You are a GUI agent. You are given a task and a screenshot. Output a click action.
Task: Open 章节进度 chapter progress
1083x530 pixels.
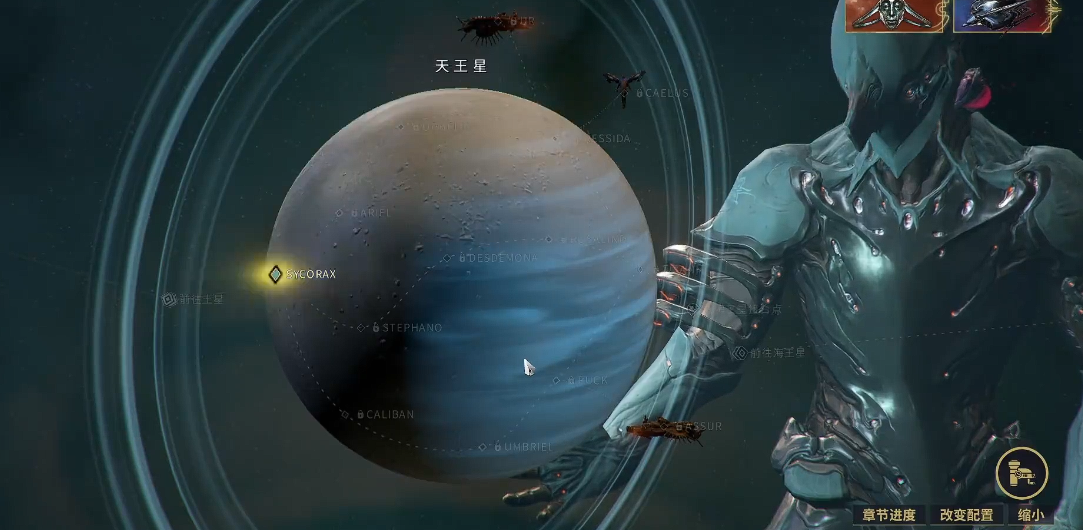(x=889, y=516)
